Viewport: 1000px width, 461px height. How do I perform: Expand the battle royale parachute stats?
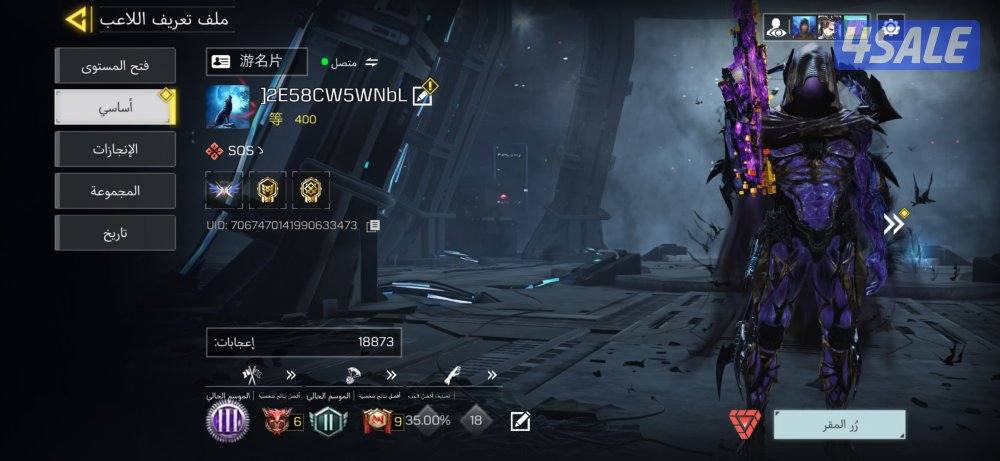click(390, 376)
